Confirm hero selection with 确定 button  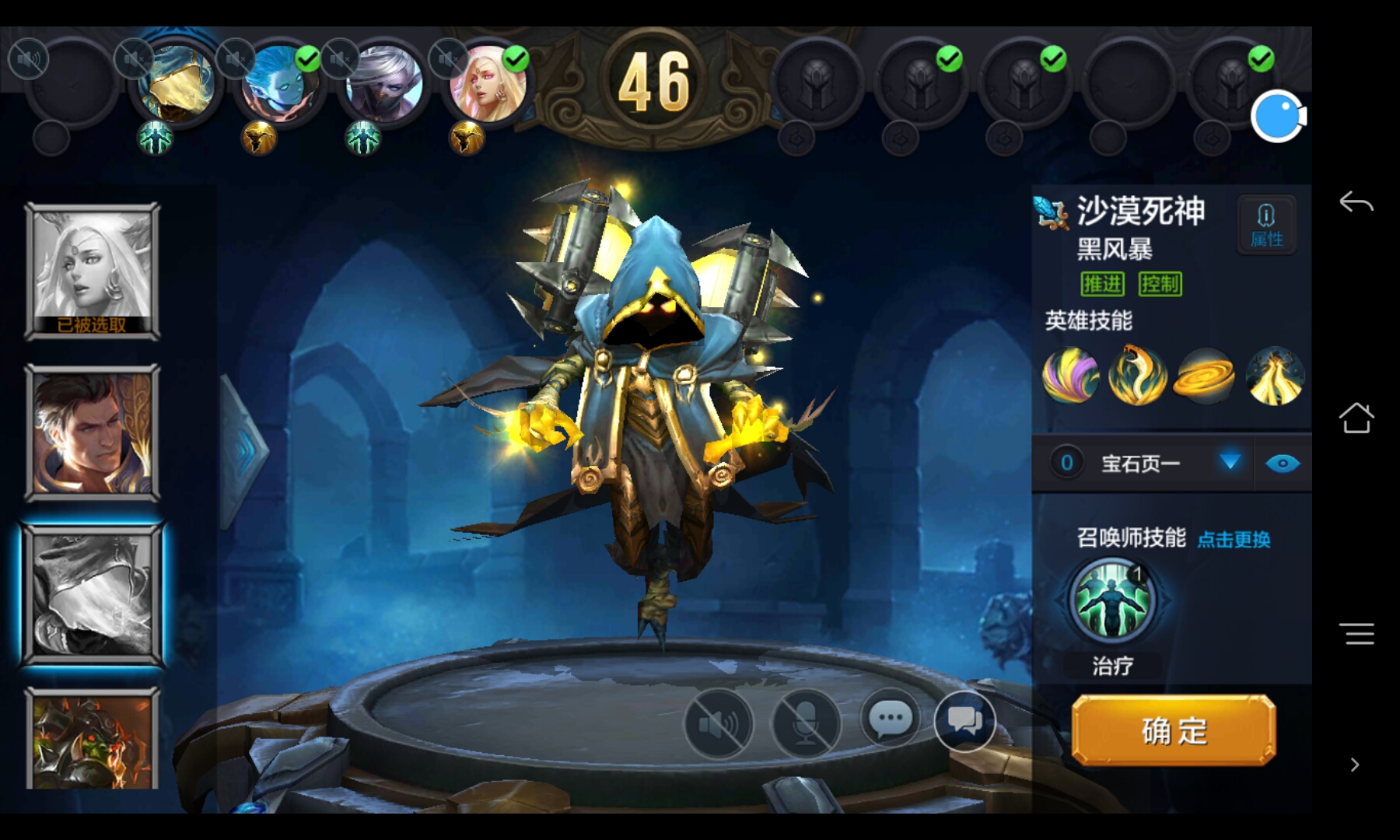(x=1173, y=731)
